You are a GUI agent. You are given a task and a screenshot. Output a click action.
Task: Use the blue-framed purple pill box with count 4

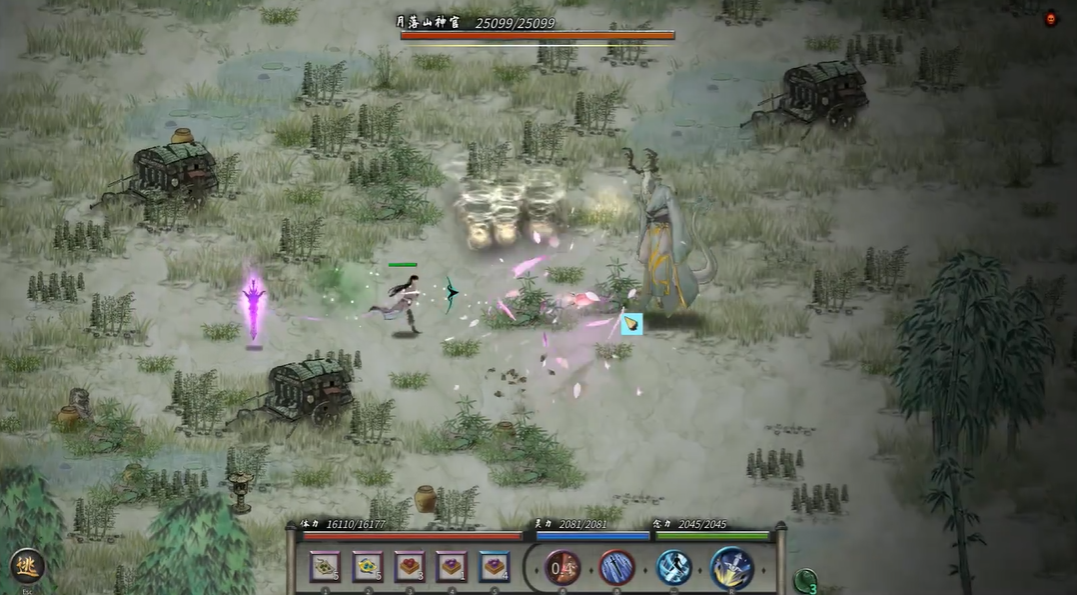(494, 567)
